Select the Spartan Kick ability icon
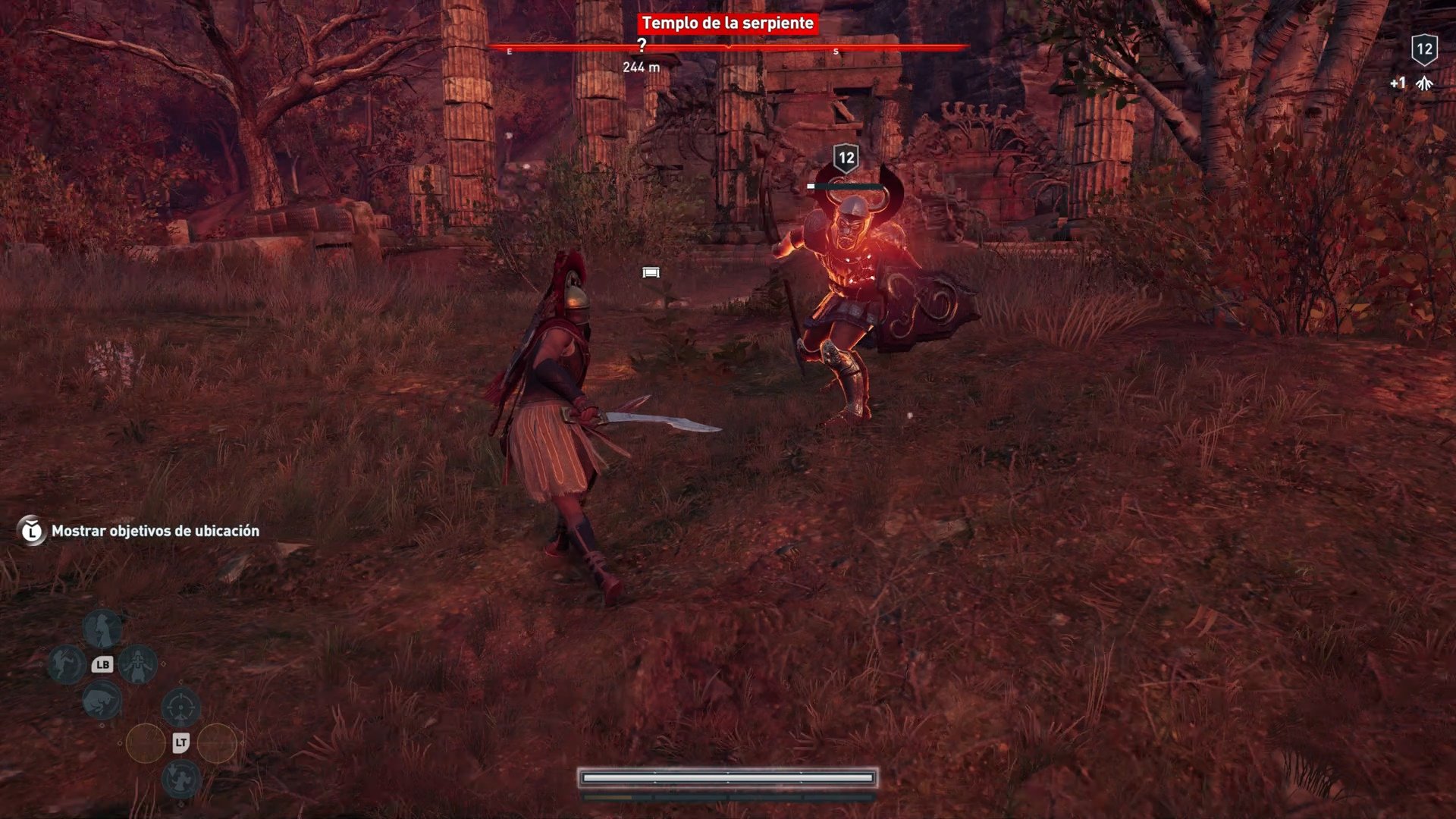 (x=65, y=664)
